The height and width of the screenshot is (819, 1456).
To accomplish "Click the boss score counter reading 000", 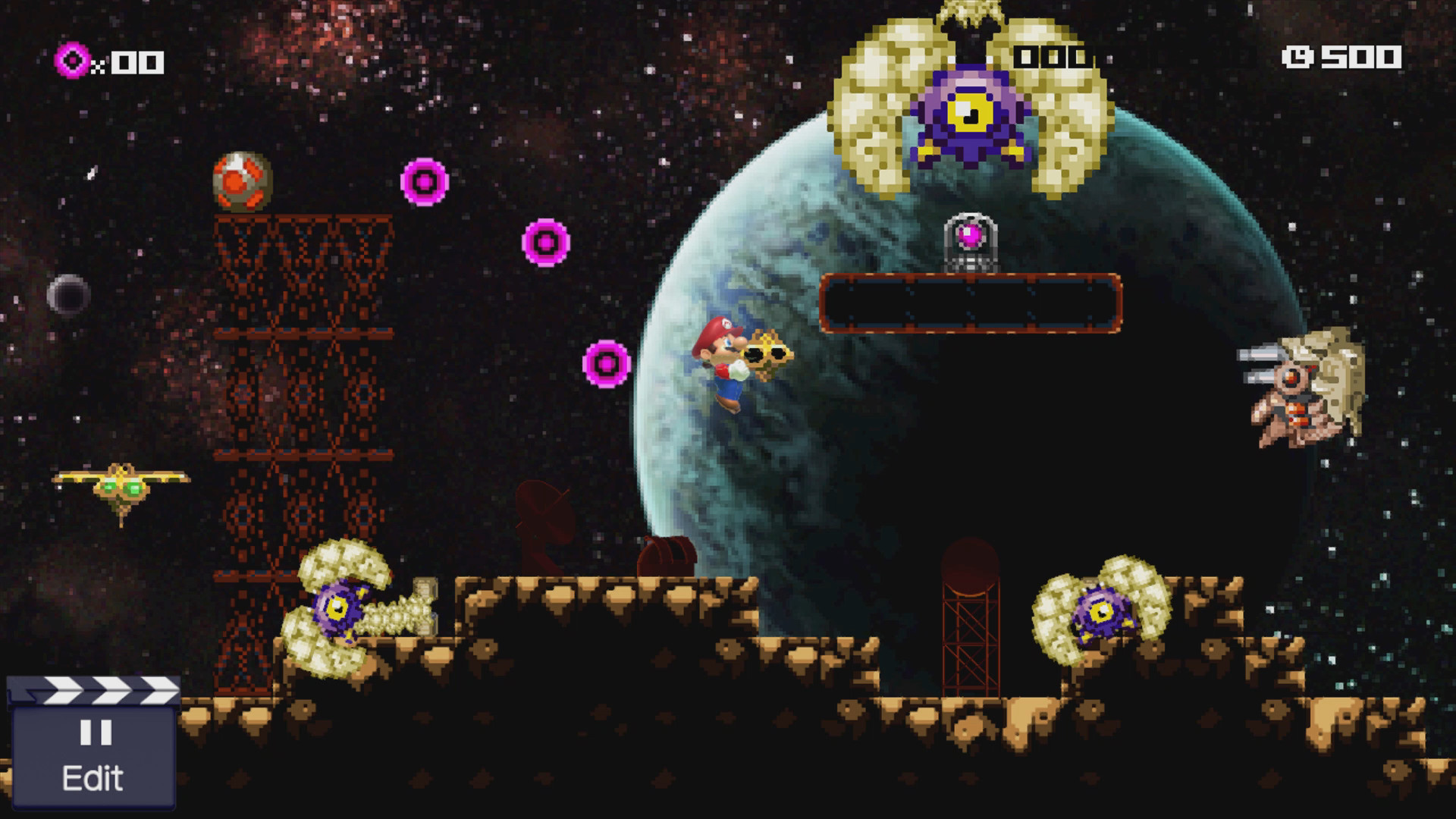I will click(x=1053, y=55).
